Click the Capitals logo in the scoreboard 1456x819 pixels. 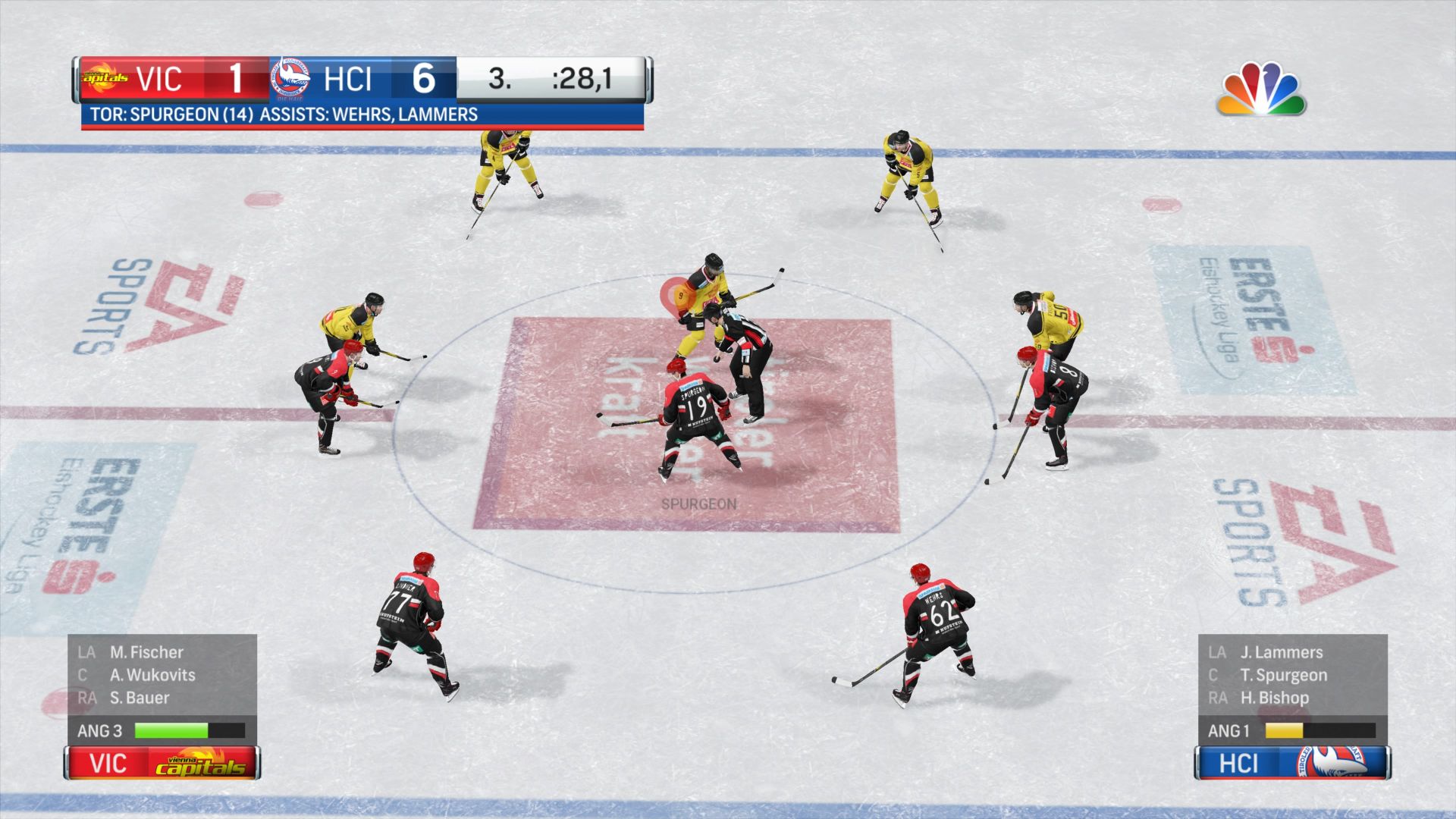click(105, 78)
